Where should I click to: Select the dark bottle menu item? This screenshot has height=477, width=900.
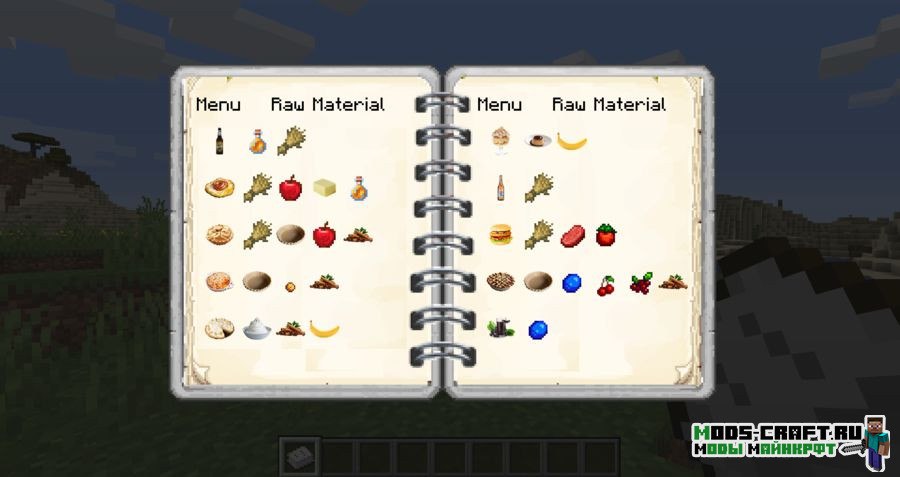pyautogui.click(x=219, y=141)
